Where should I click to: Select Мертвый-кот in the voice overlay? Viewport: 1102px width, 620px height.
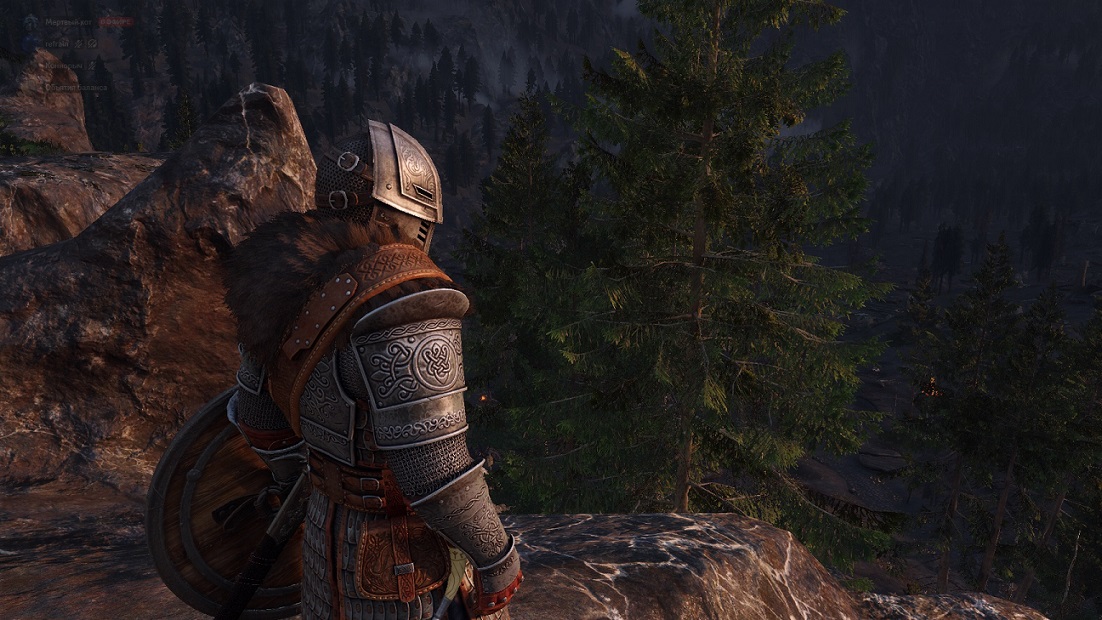pos(68,20)
